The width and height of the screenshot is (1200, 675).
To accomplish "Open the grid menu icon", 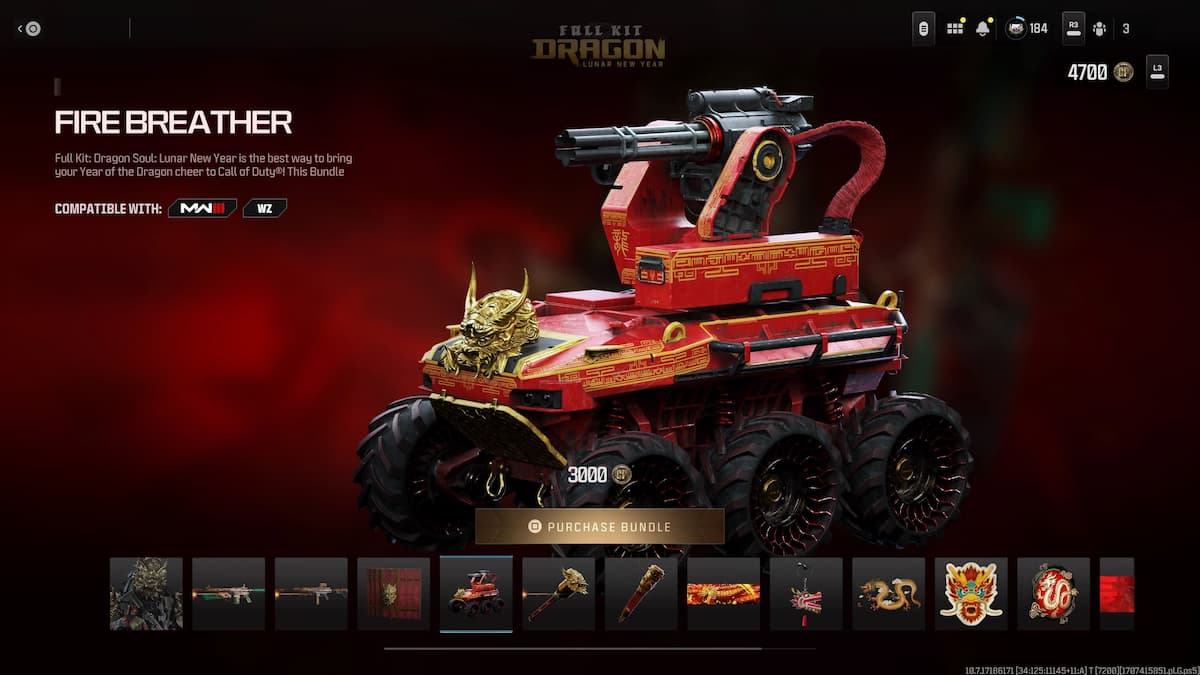I will [x=955, y=28].
